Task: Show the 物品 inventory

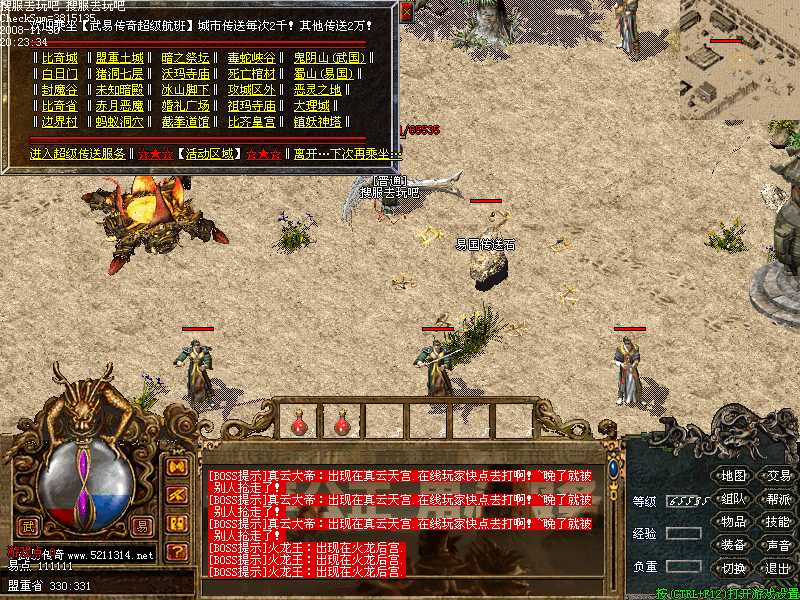Action: pos(733,521)
